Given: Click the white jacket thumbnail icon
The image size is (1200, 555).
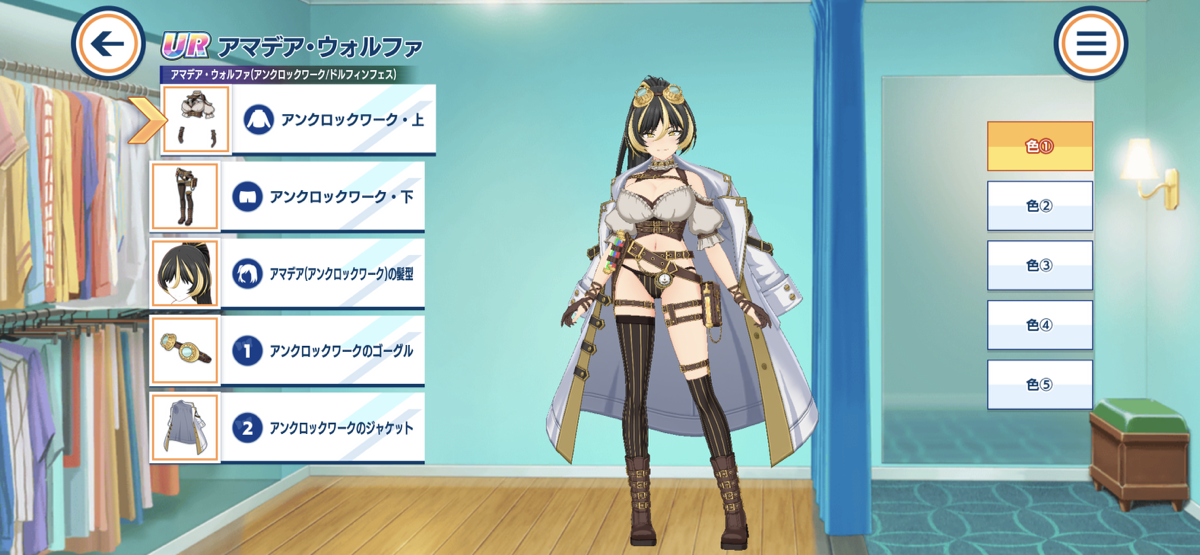Looking at the screenshot, I should pos(184,428).
